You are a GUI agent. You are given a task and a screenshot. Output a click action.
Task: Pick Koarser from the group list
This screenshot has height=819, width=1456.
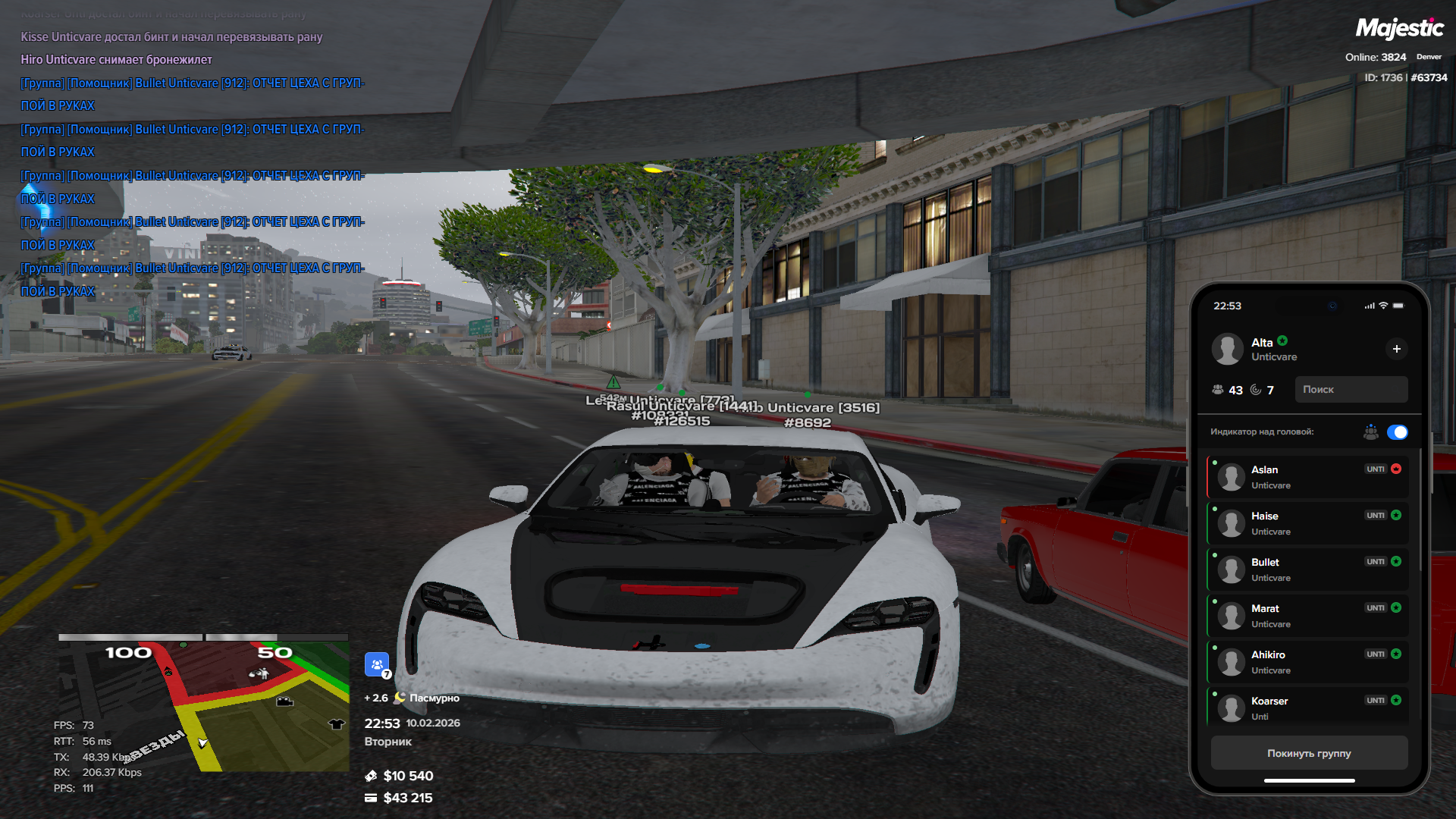click(1307, 708)
